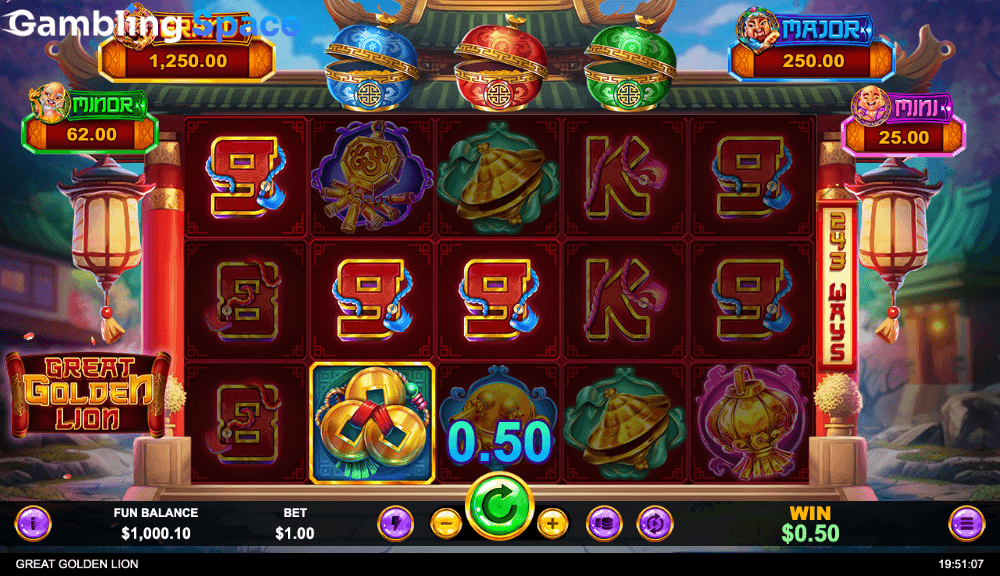Increase the bet with the plus button
1000x576 pixels.
click(552, 522)
